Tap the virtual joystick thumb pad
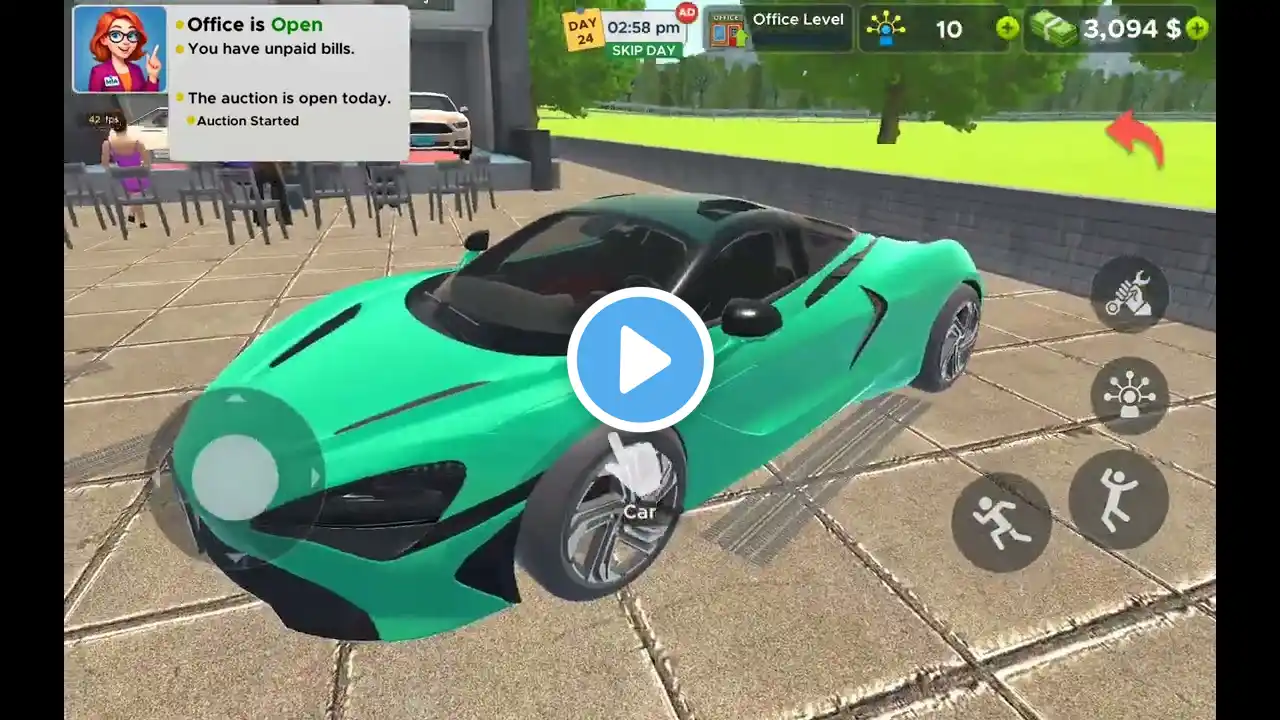Viewport: 1280px width, 720px height. tap(235, 477)
